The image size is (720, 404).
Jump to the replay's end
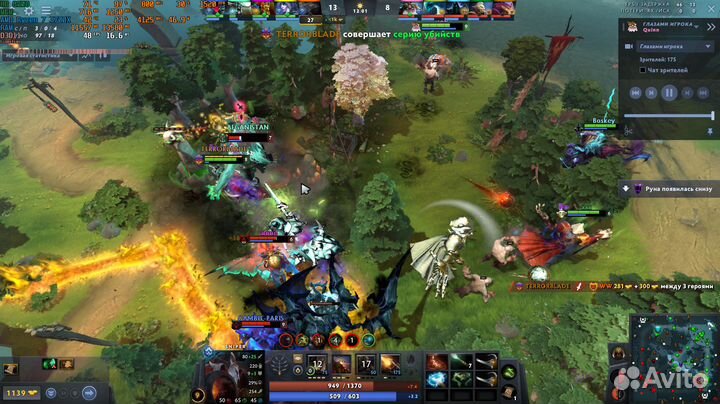704,92
